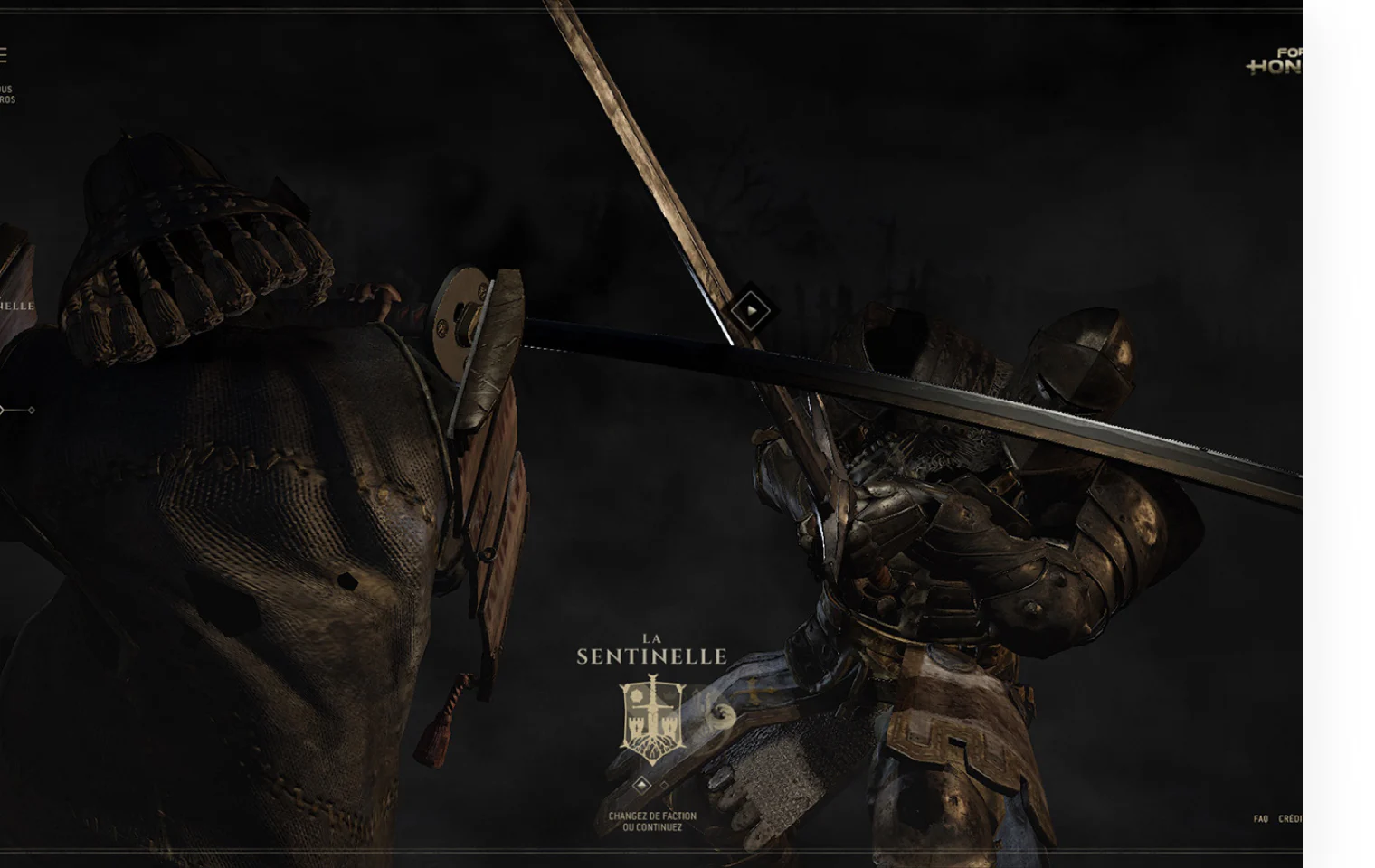This screenshot has height=868, width=1375.
Task: Open the FAQ page
Action: click(x=1261, y=818)
